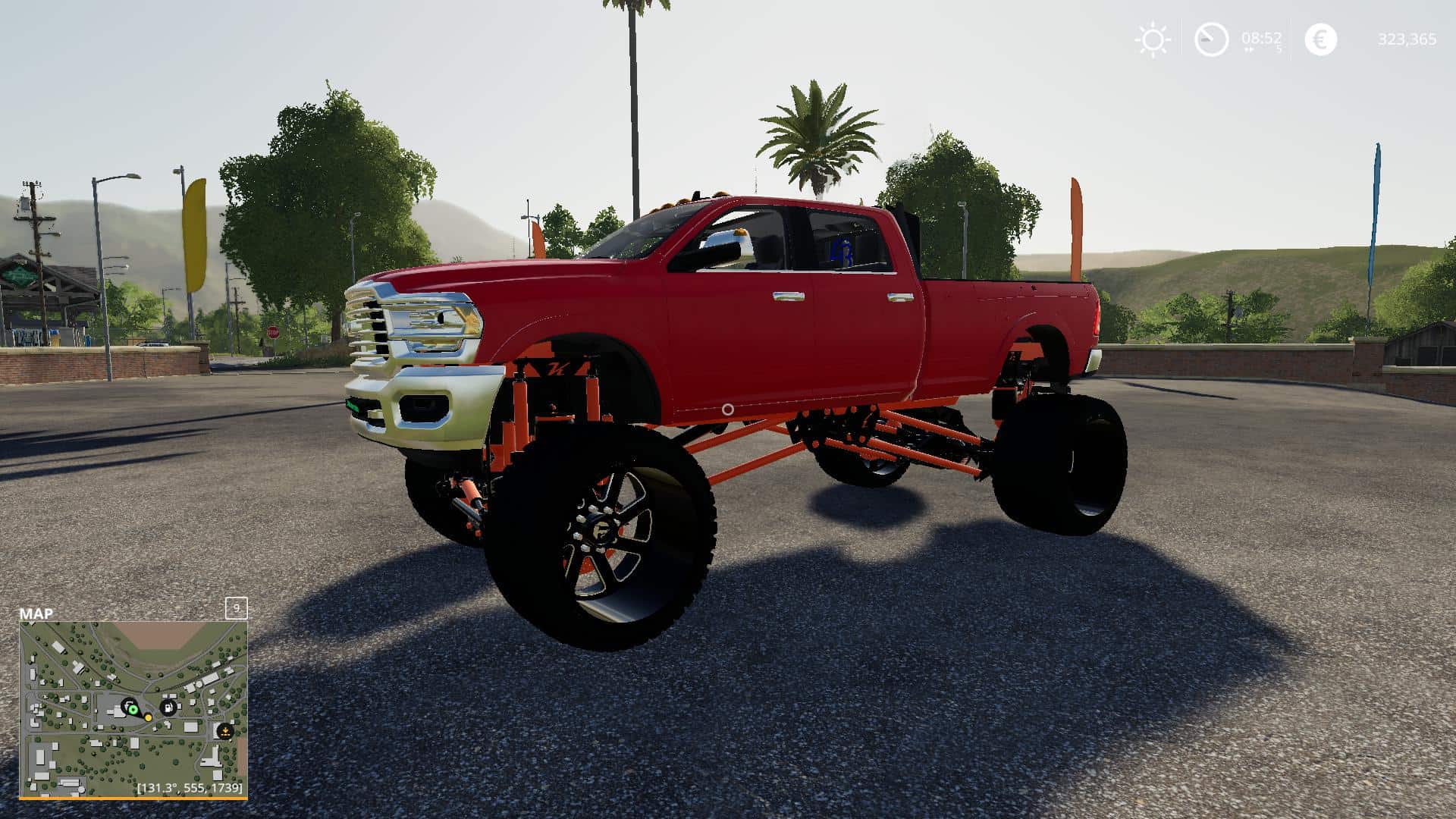Click the sell point arrow icon on the minimap
1456x819 pixels.
coord(225,730)
